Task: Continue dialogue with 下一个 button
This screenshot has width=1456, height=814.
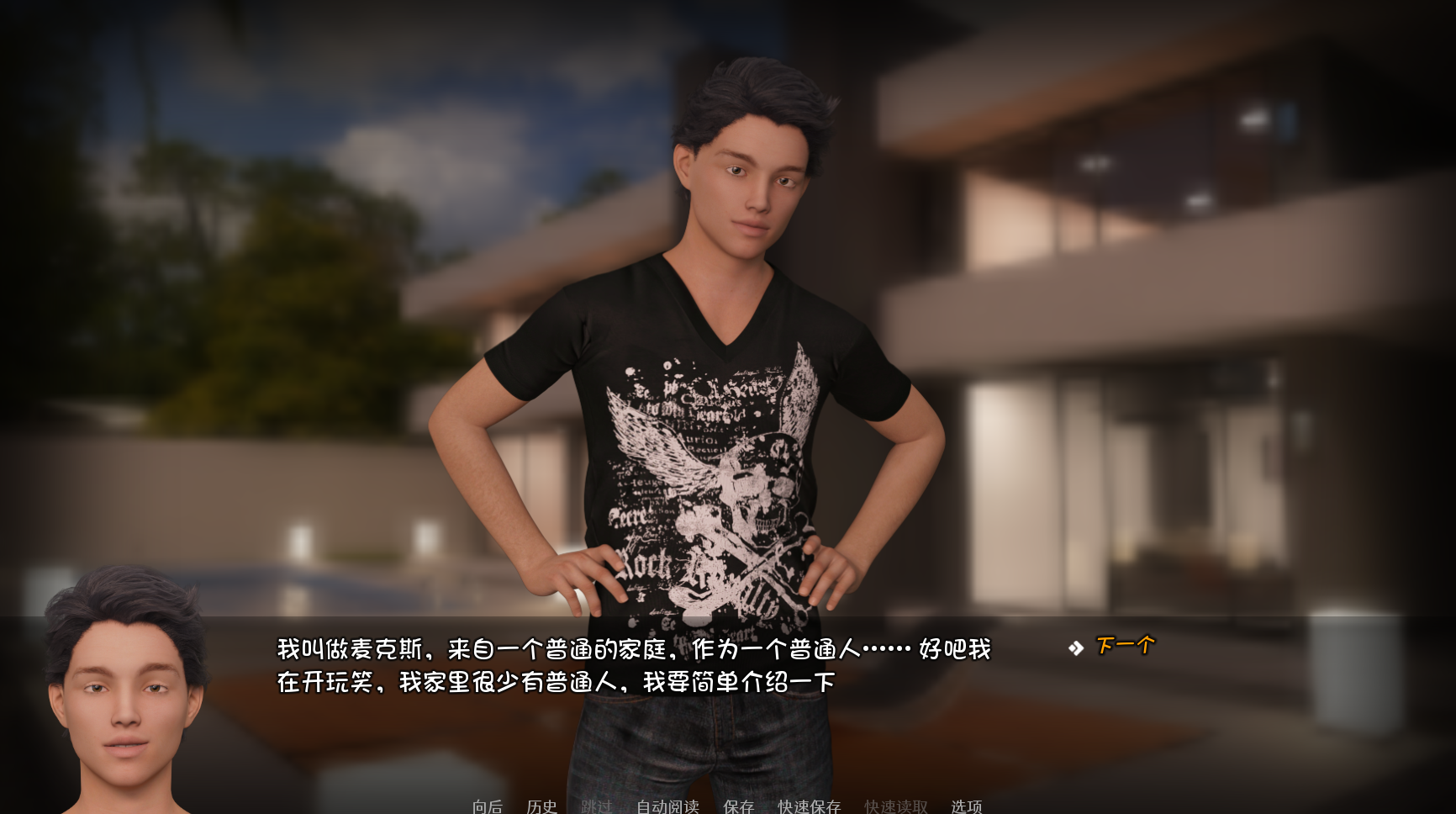Action: point(1125,646)
